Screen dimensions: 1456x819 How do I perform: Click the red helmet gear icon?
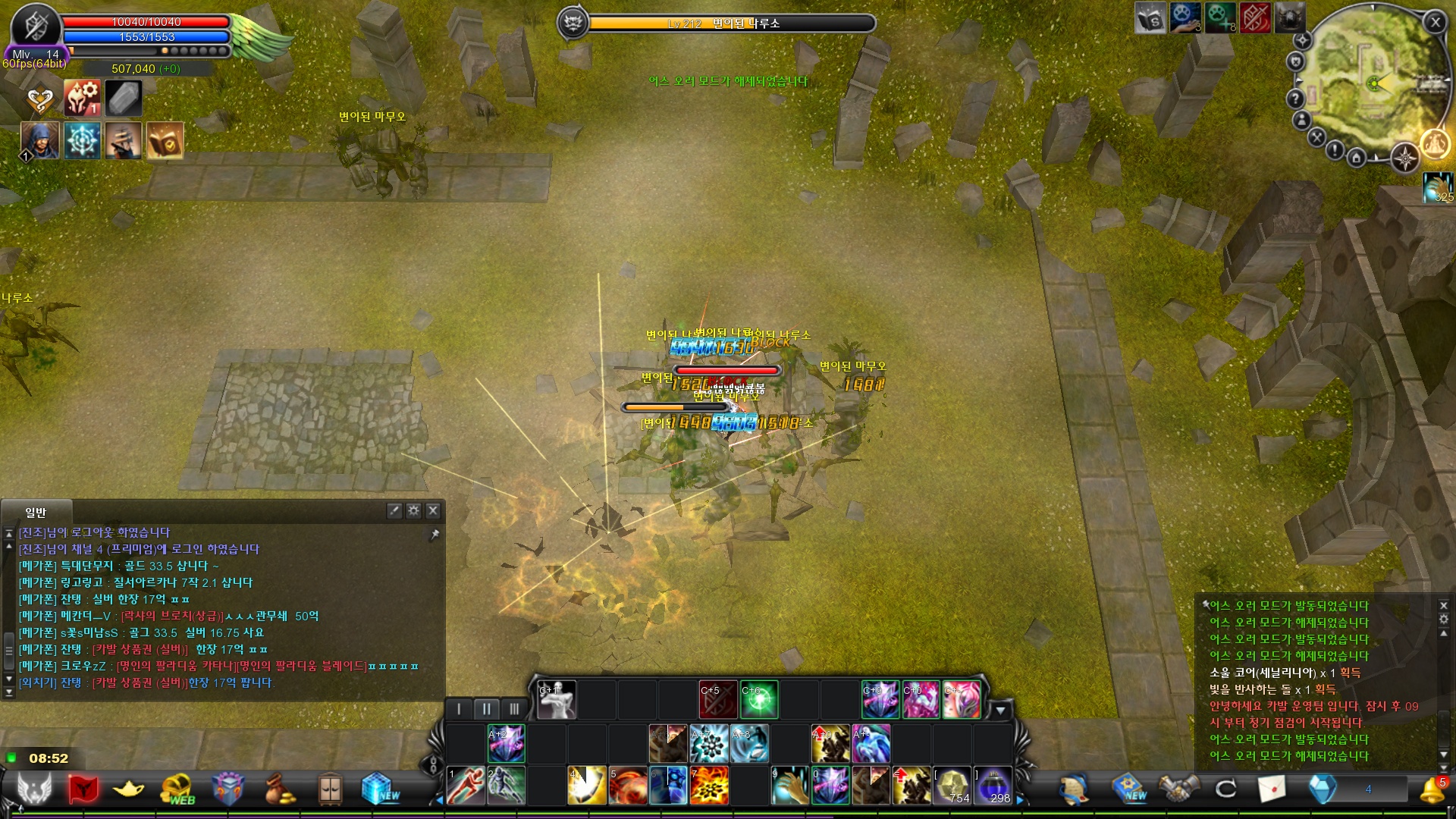[82, 99]
